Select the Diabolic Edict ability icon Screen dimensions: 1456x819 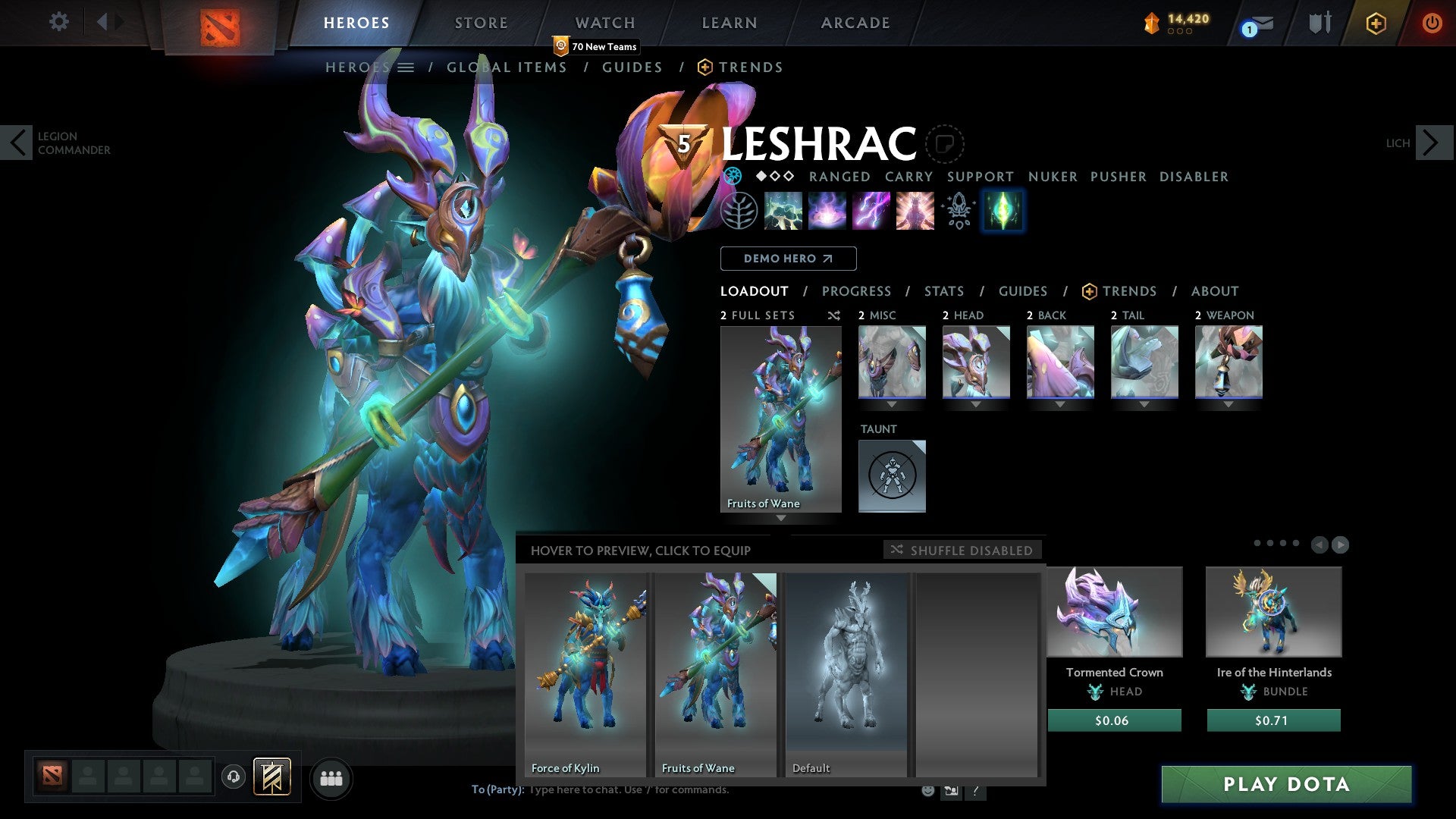(827, 211)
